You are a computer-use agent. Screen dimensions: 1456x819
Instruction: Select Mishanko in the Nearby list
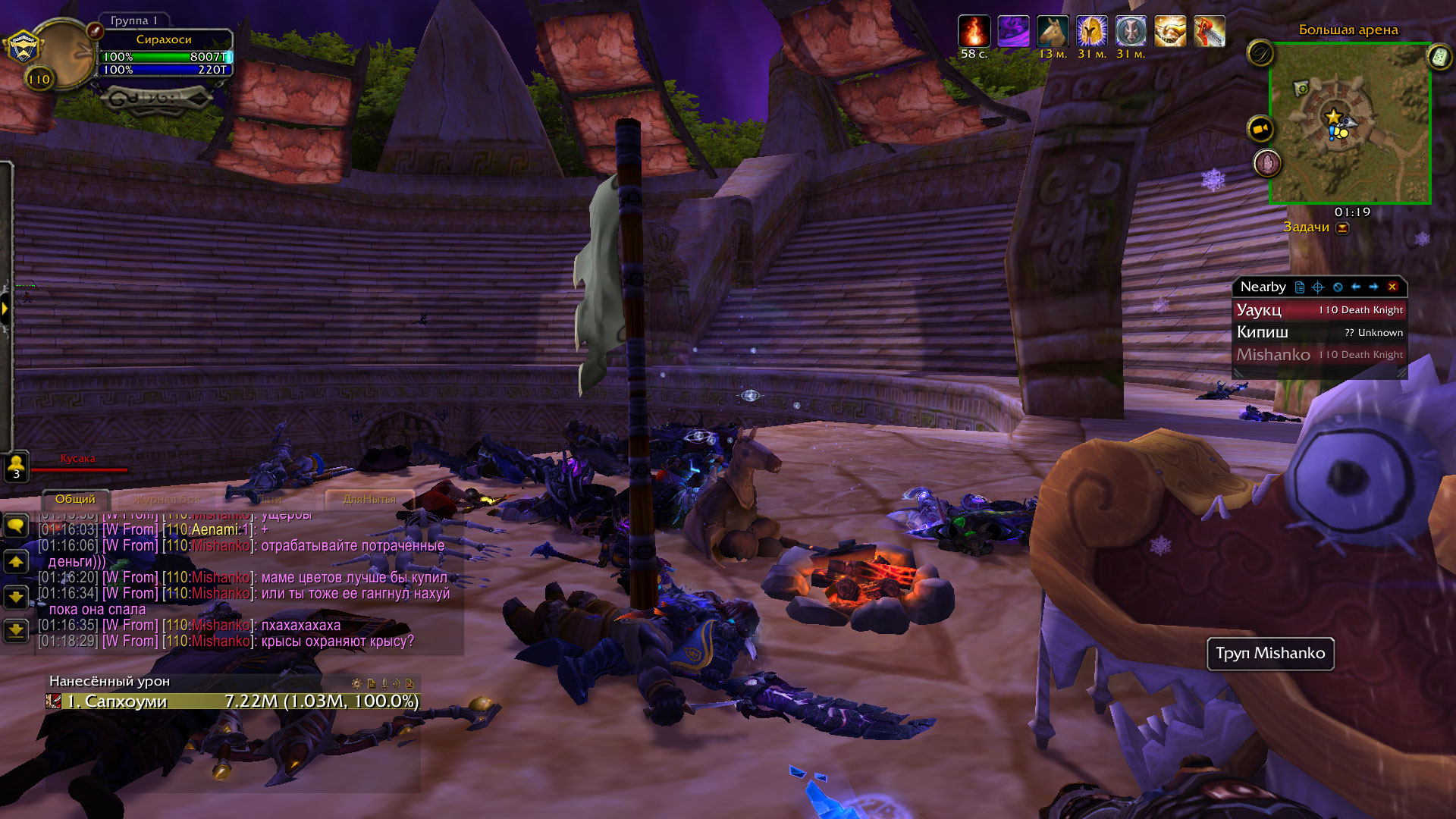point(1319,354)
